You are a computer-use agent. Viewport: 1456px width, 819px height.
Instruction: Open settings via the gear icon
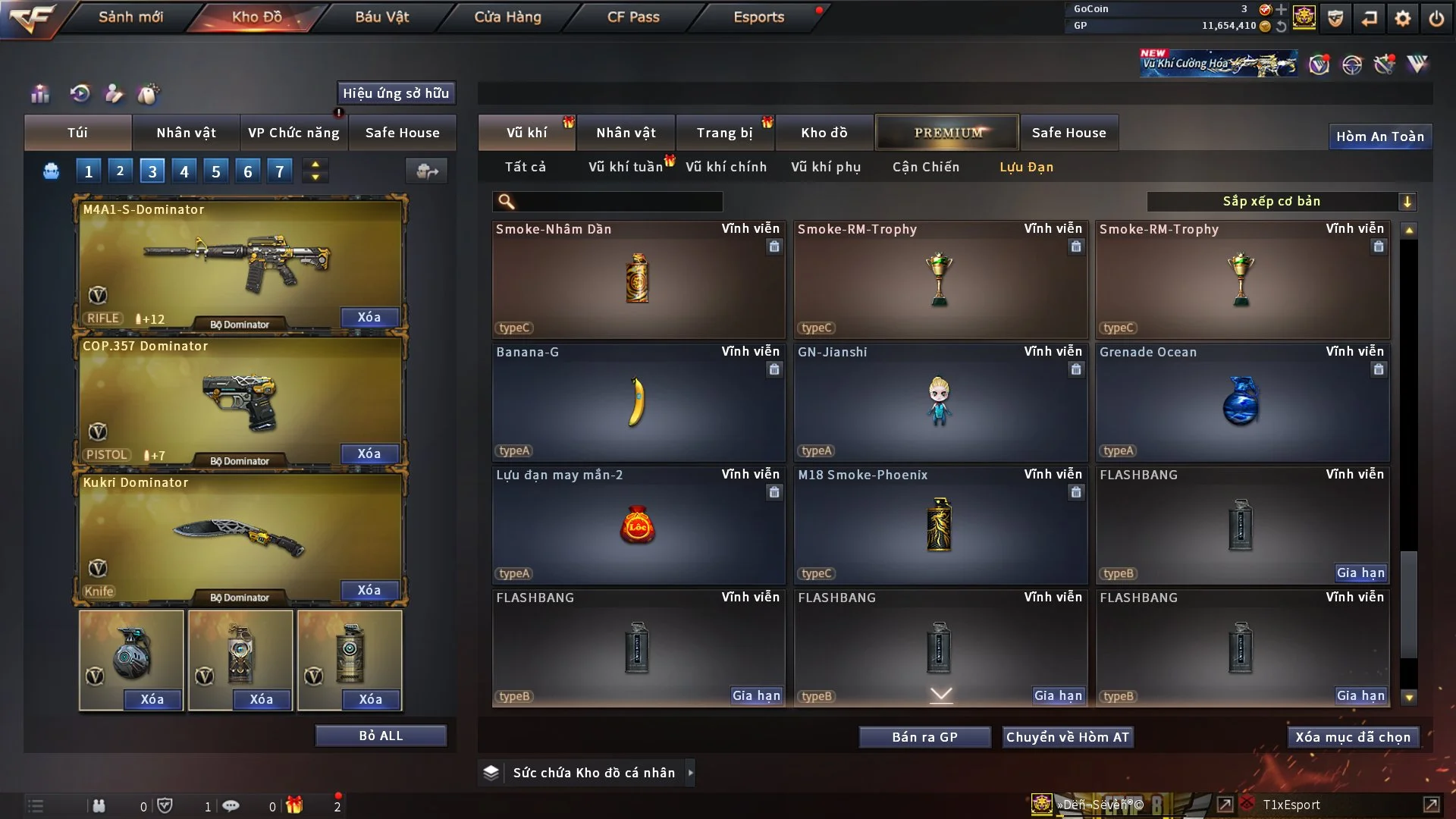(1402, 18)
